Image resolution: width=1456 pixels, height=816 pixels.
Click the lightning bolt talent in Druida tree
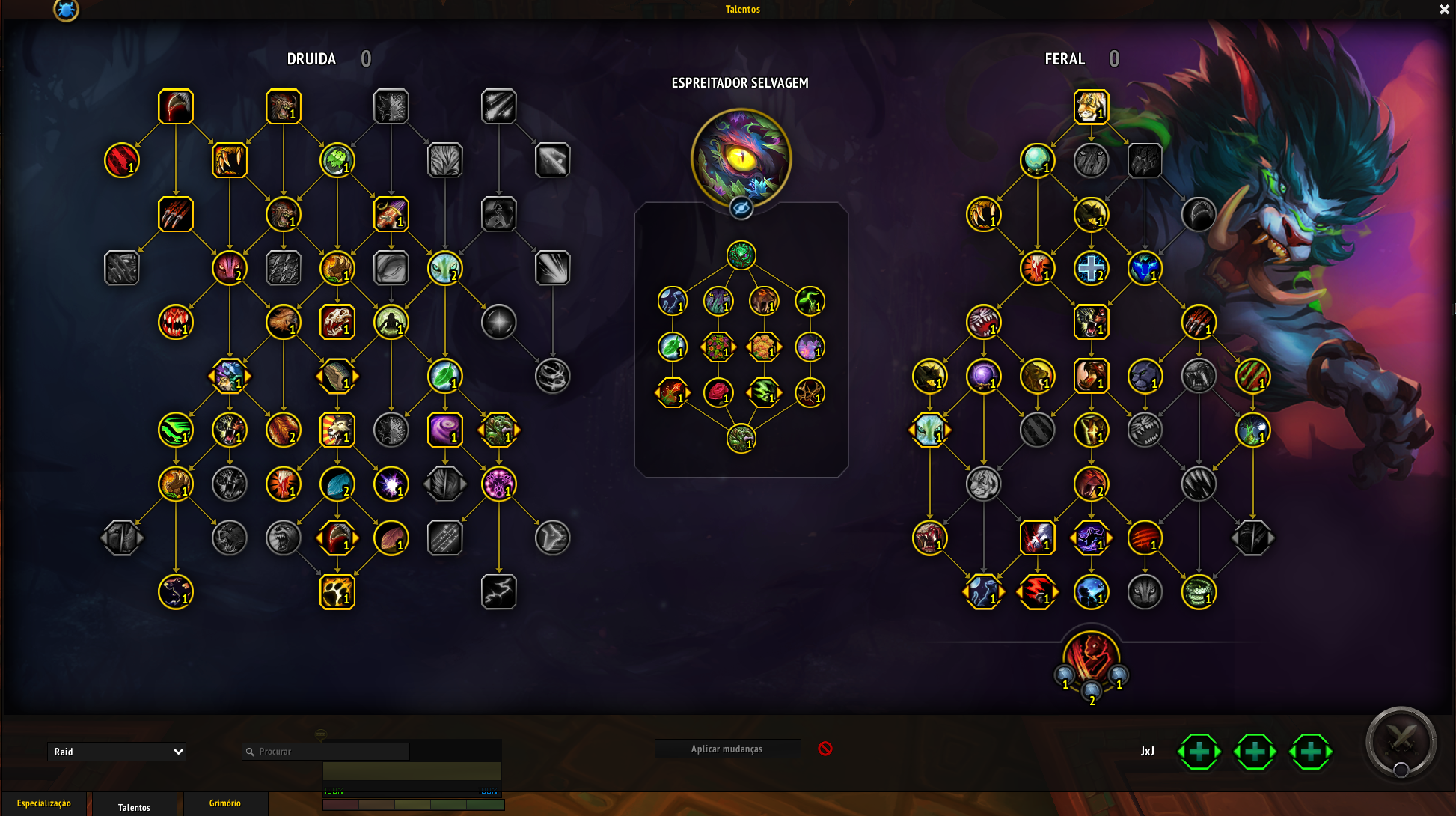coord(498,591)
